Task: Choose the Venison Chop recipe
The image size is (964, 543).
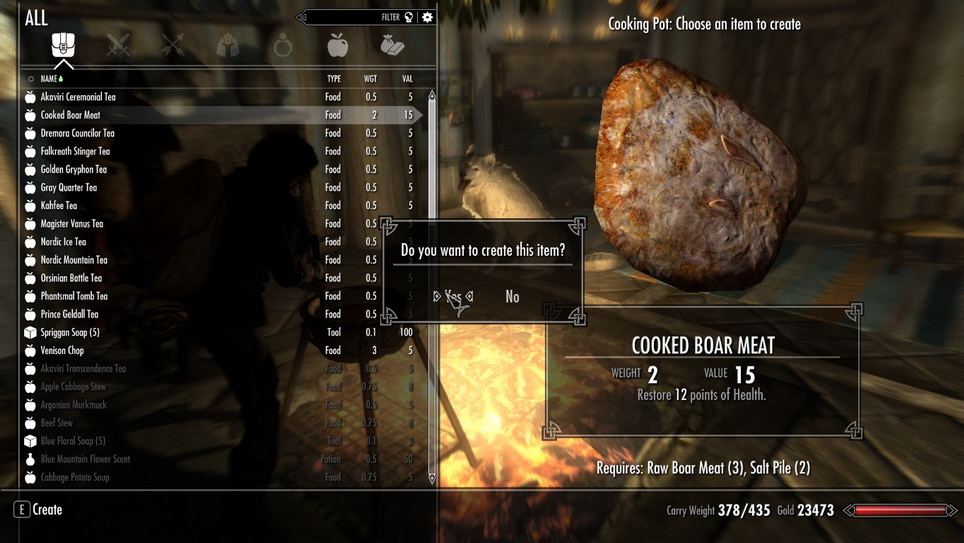Action: click(x=62, y=350)
